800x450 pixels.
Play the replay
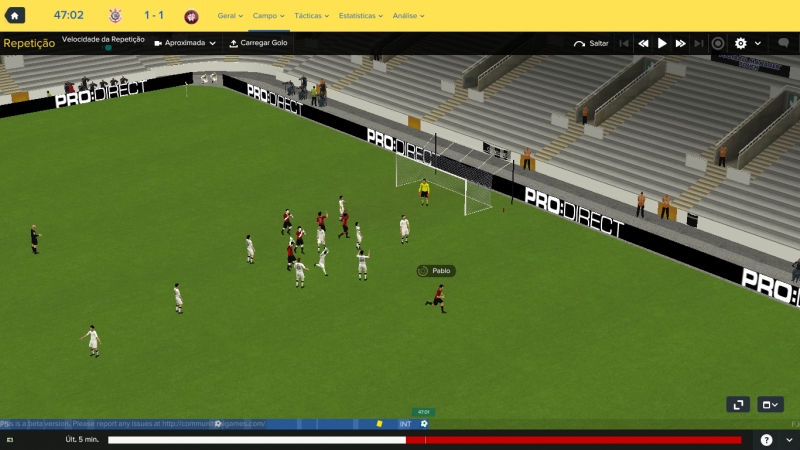[x=662, y=44]
